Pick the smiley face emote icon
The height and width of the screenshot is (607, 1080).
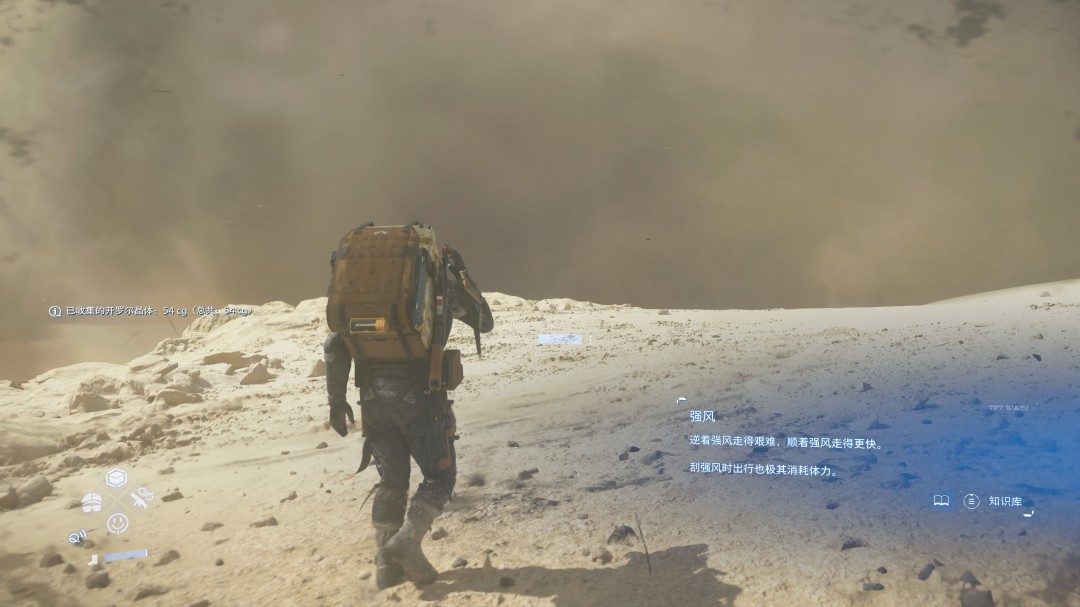tap(118, 522)
